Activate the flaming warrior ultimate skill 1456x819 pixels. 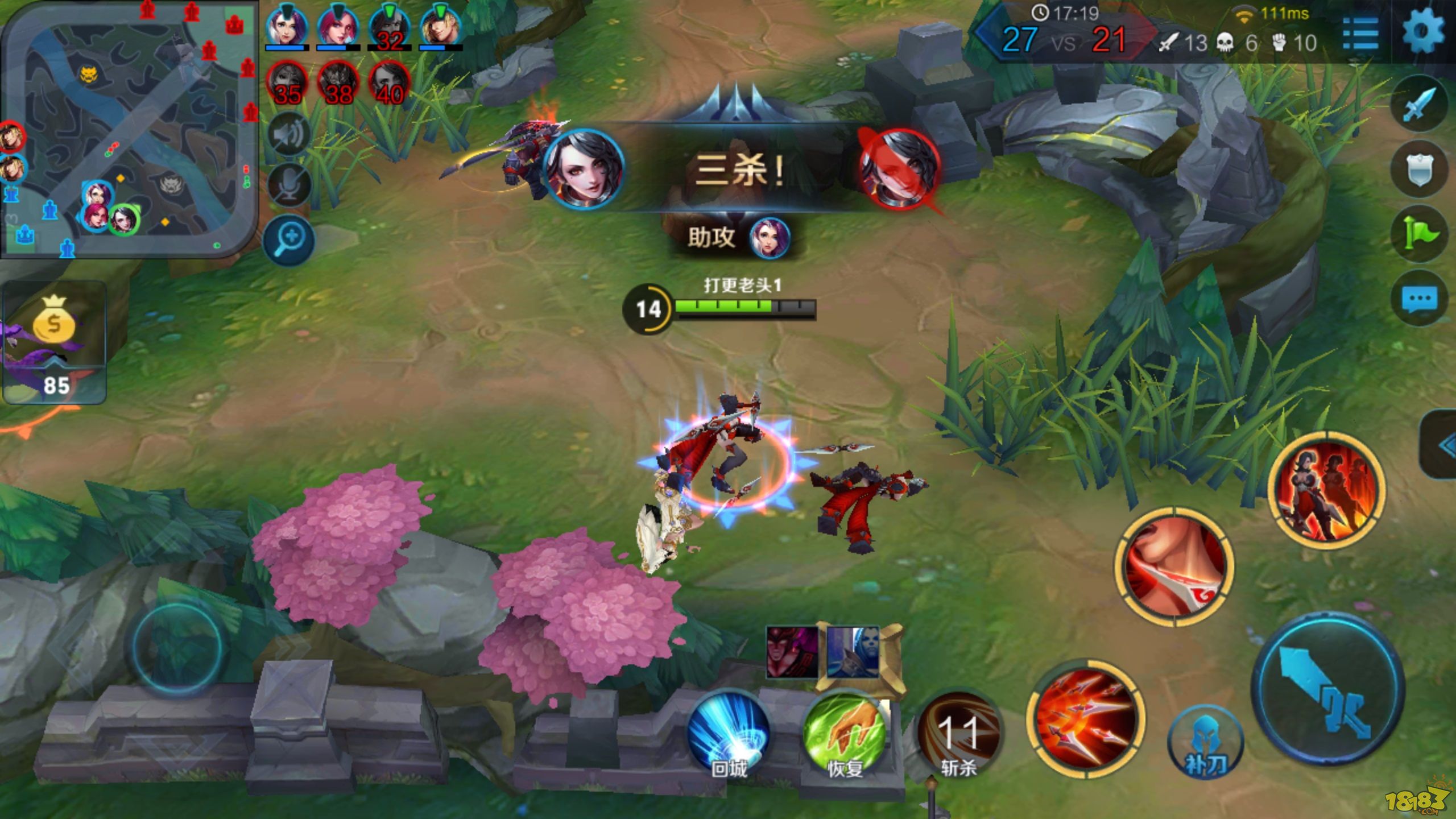(x=1326, y=489)
